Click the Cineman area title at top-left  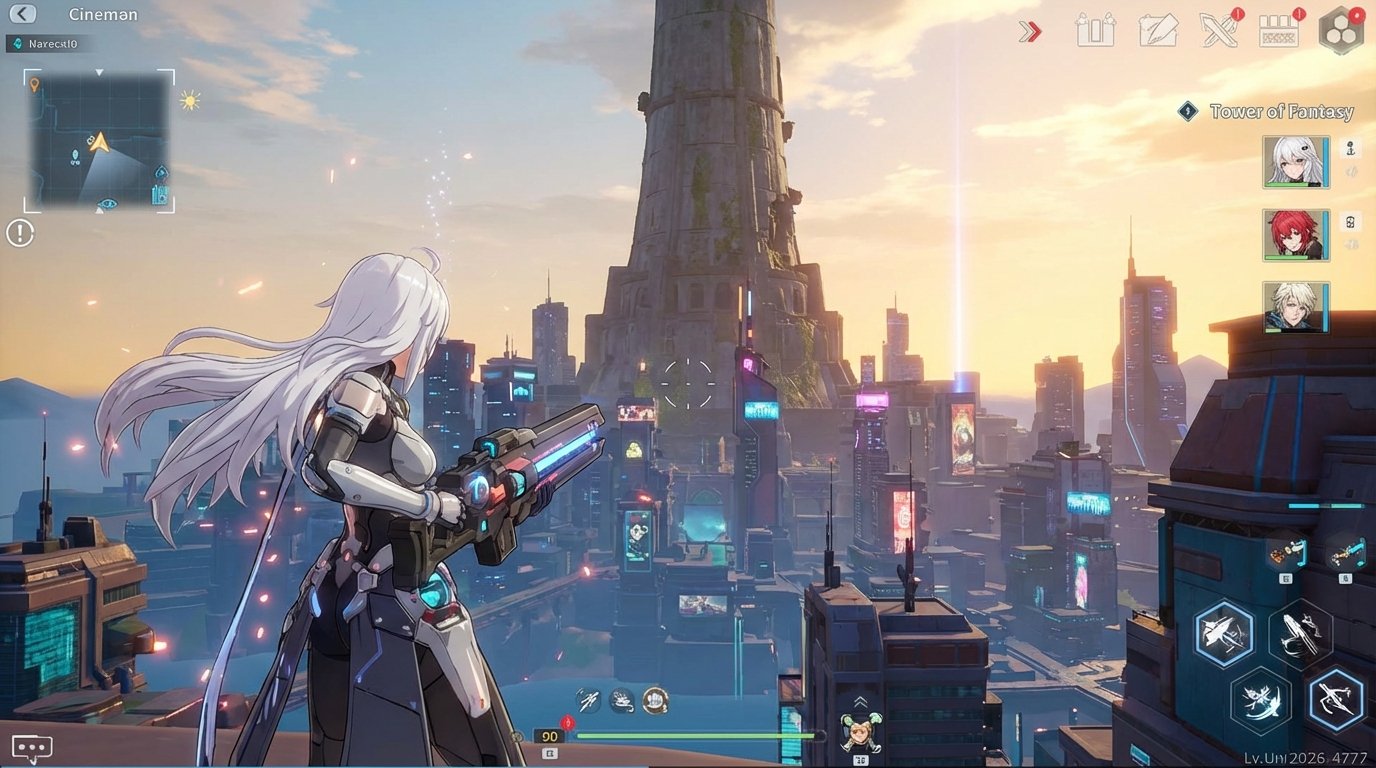pos(102,14)
